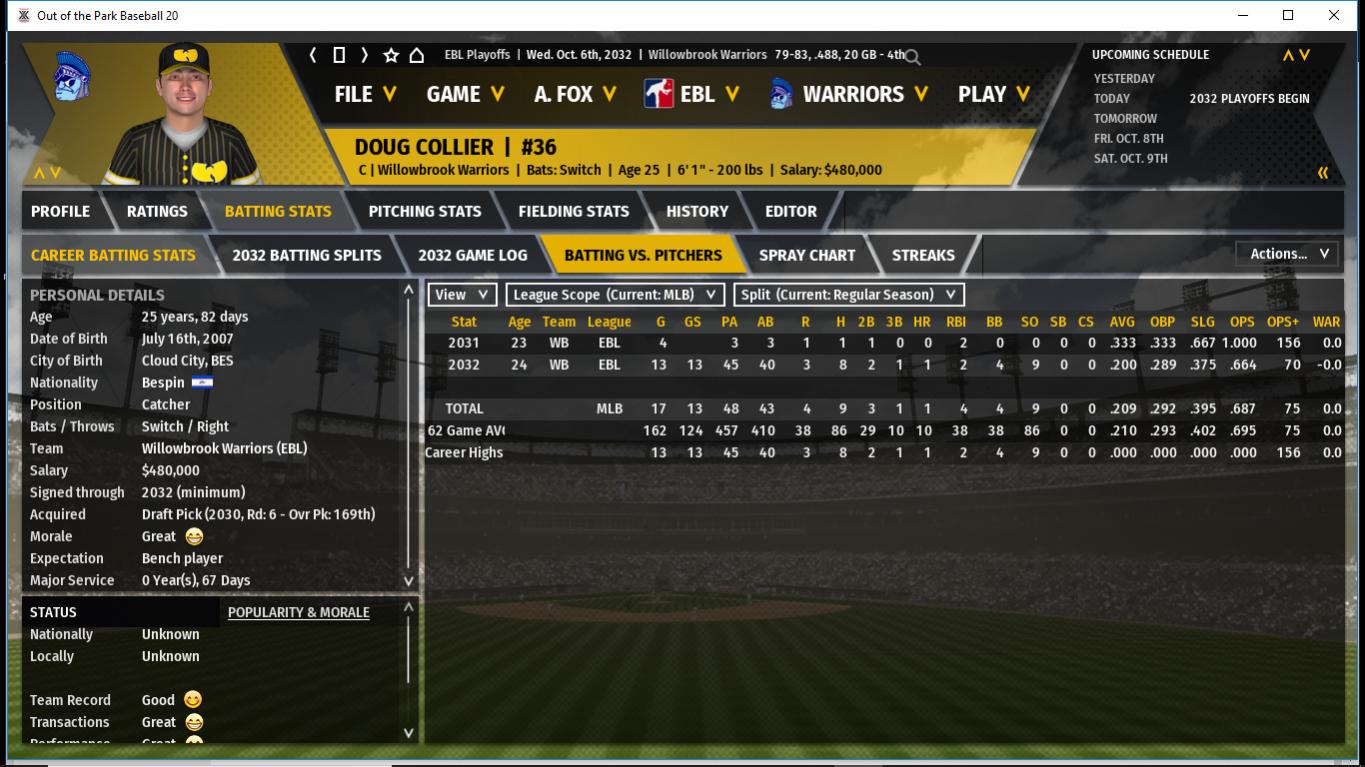Select the 2032 GAME LOG subtab
The width and height of the screenshot is (1365, 767).
pyautogui.click(x=473, y=255)
